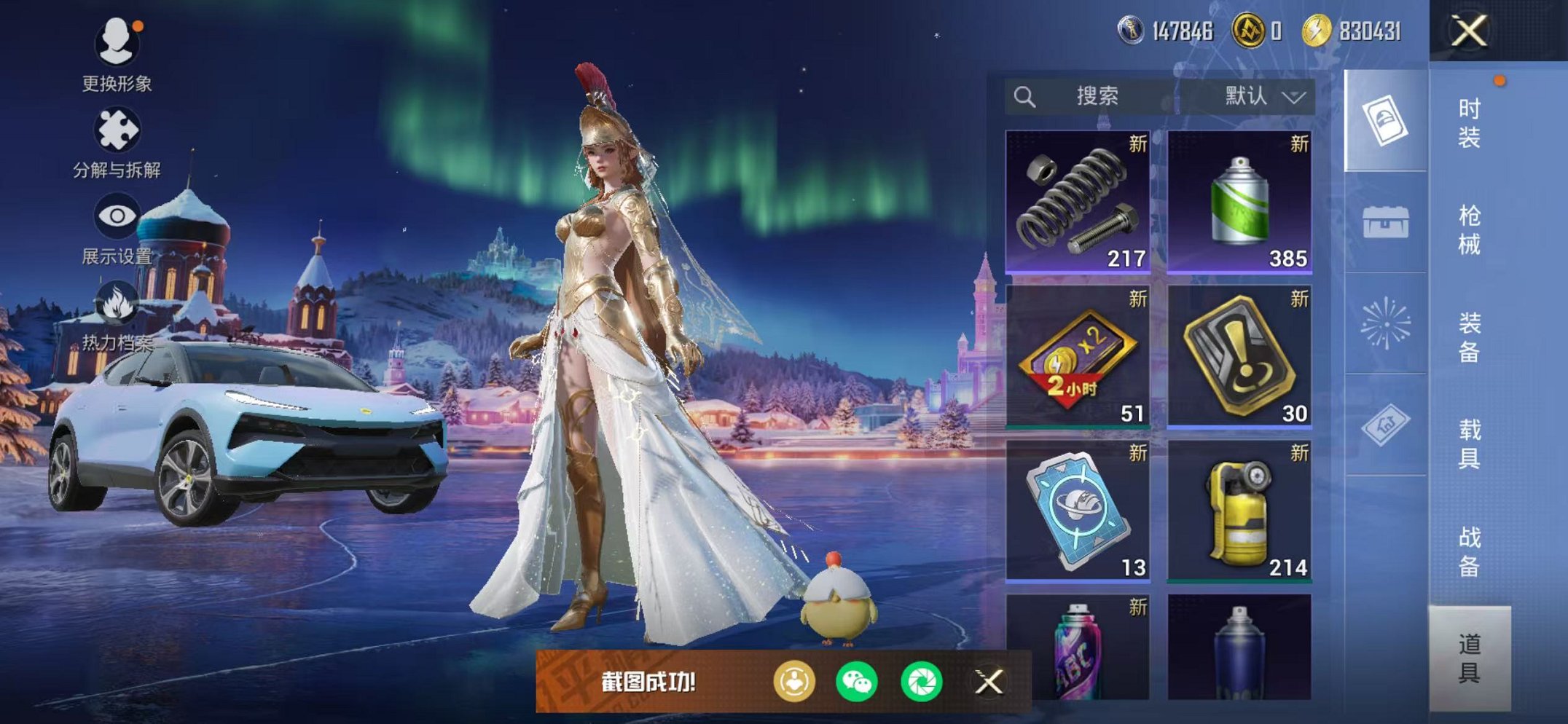1568x724 pixels.
Task: Open the 展示设置 display settings icon
Action: 119,215
